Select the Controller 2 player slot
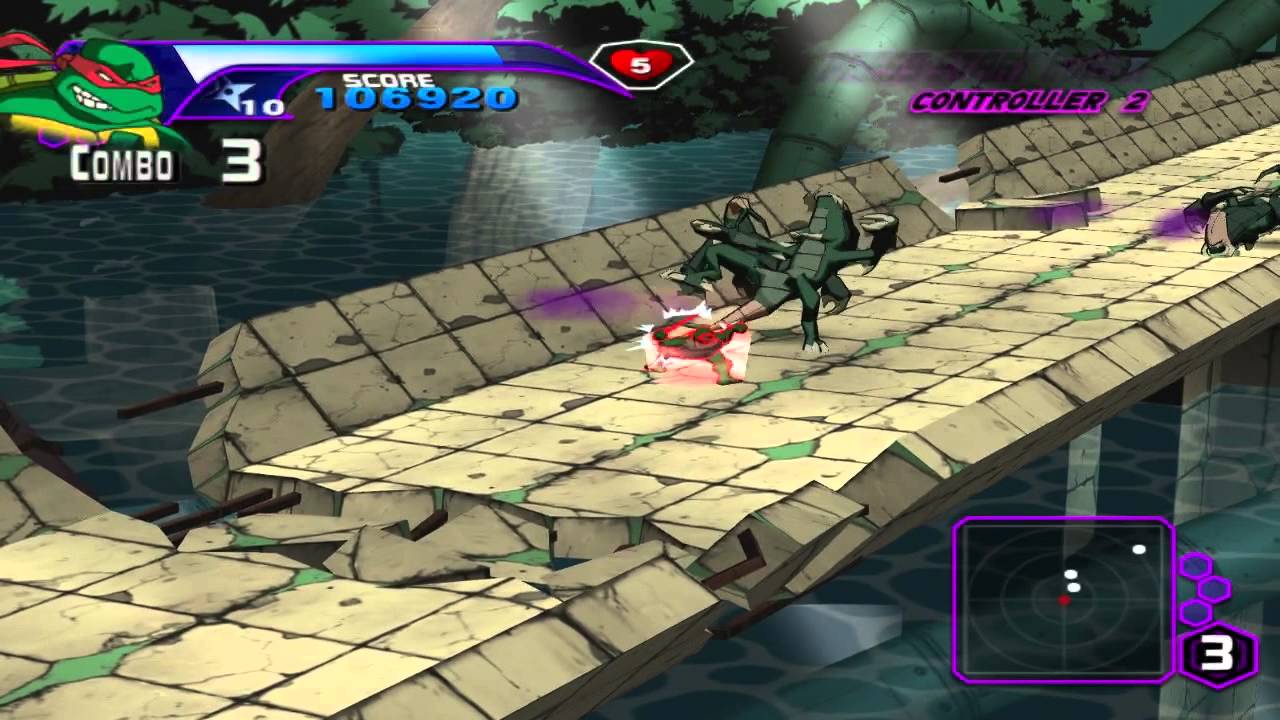 [1029, 101]
